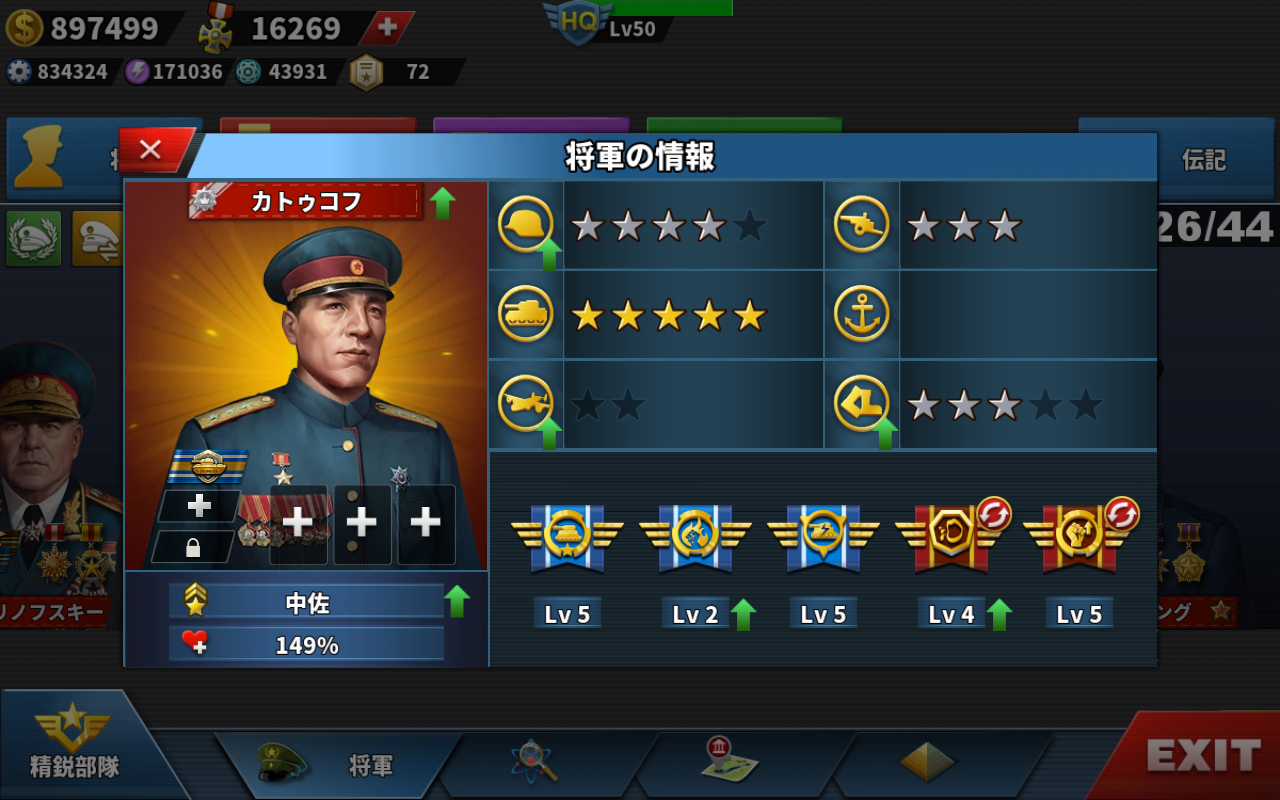This screenshot has height=800, width=1280.
Task: Switch to the 将軍 generals tab
Action: [340, 765]
